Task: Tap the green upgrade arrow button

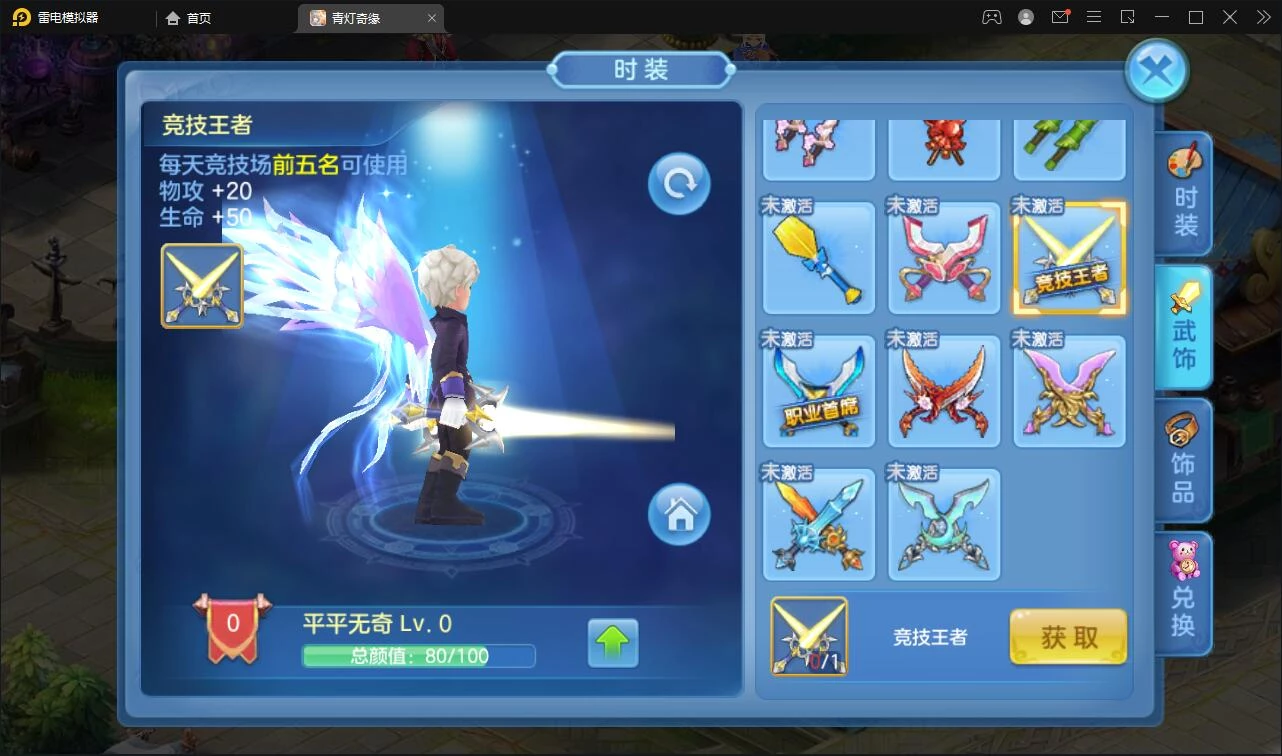Action: [612, 643]
